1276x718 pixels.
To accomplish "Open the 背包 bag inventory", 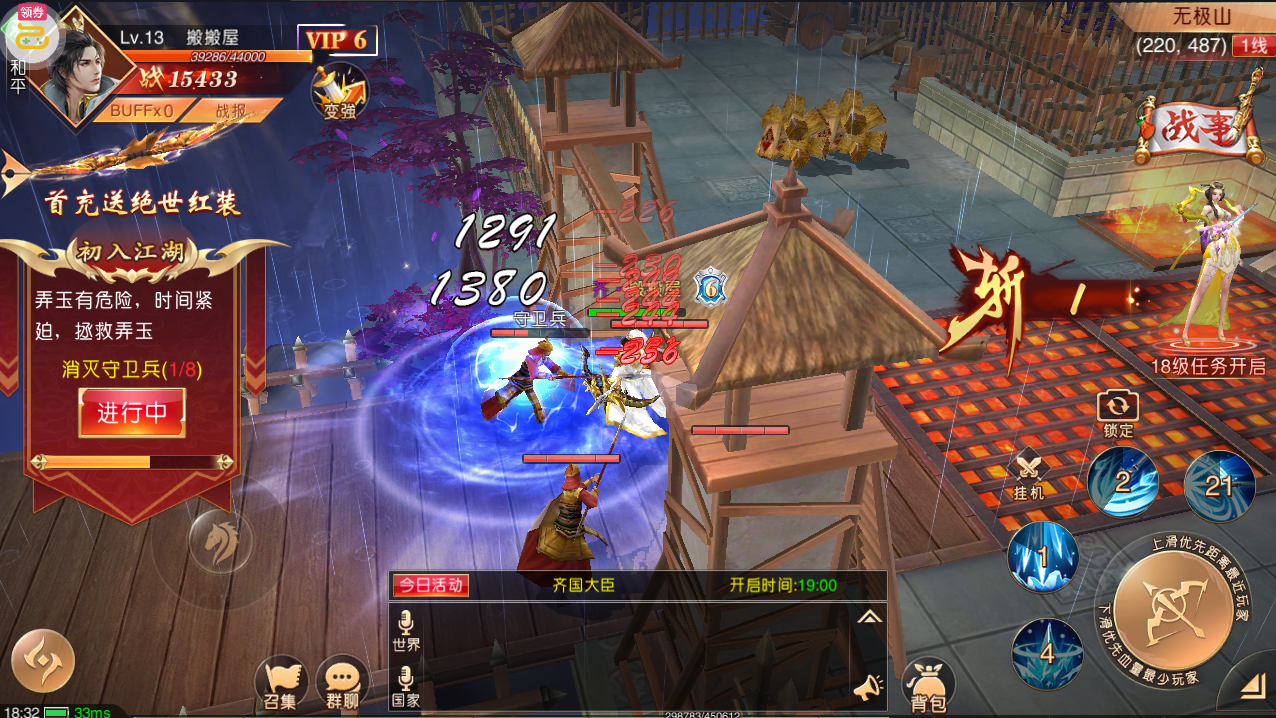I will coord(927,684).
